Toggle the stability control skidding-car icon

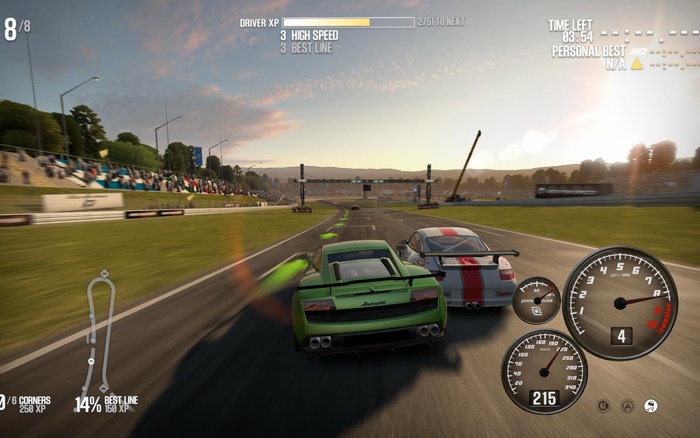pyautogui.click(x=651, y=406)
